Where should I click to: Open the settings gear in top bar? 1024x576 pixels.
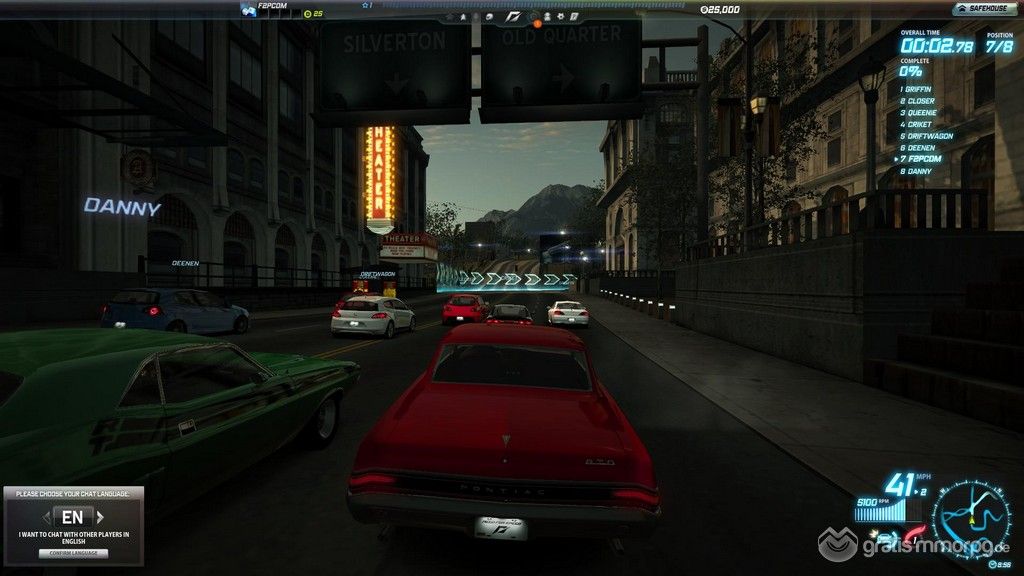click(x=562, y=16)
